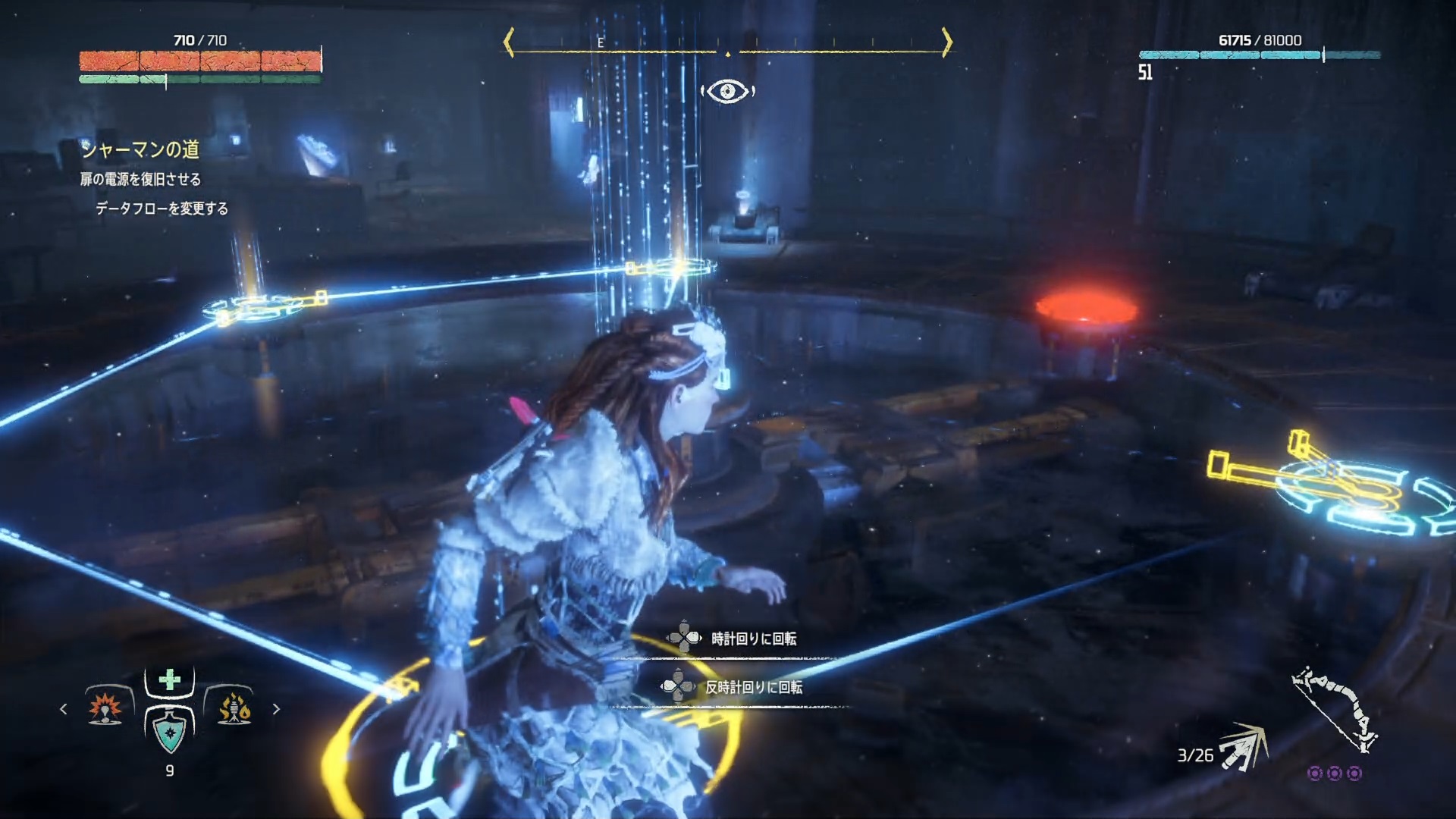Select the arrow ammo type icon
The image size is (1456, 819).
click(1243, 746)
